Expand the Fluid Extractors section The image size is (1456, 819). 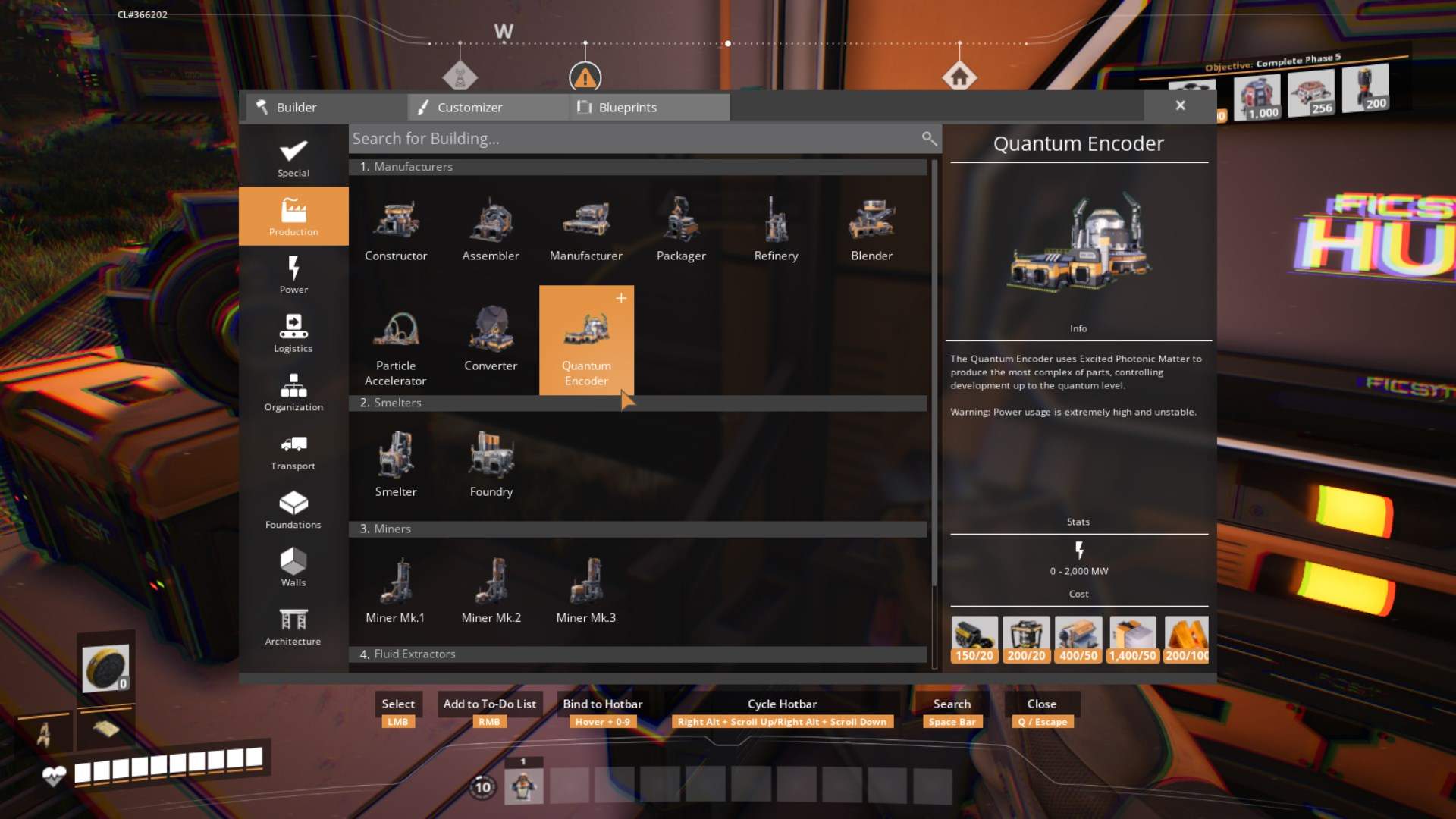coord(637,653)
